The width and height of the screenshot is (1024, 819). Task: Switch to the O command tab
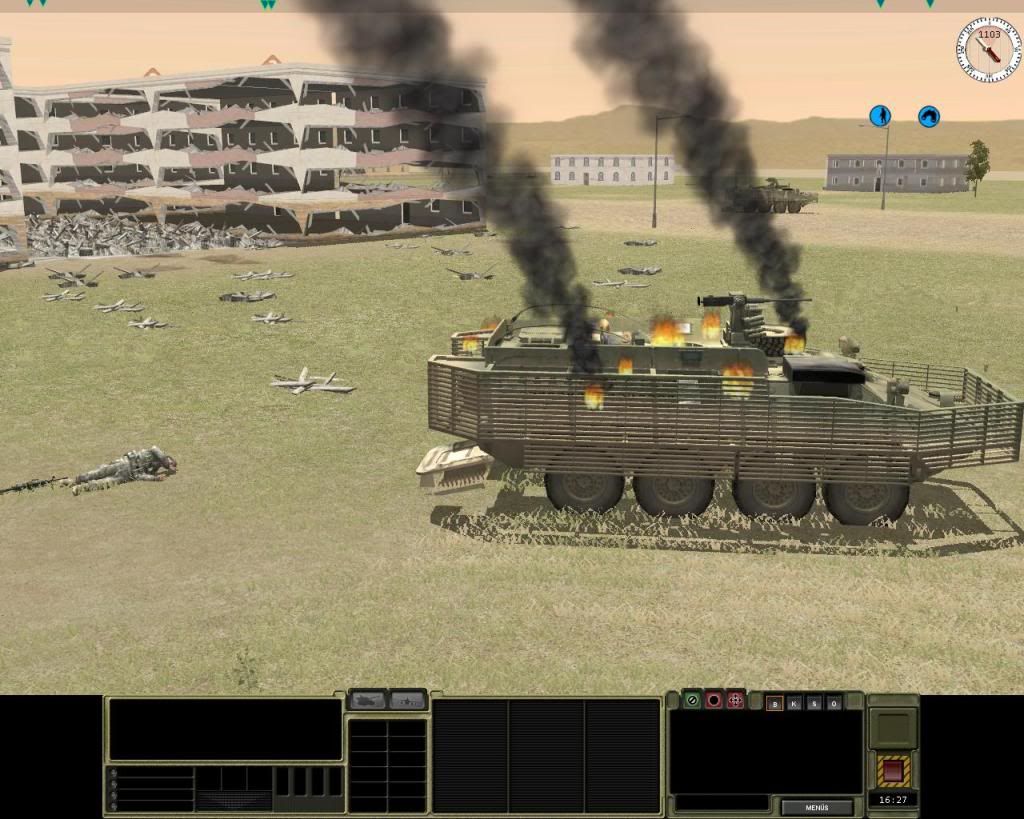pos(833,703)
